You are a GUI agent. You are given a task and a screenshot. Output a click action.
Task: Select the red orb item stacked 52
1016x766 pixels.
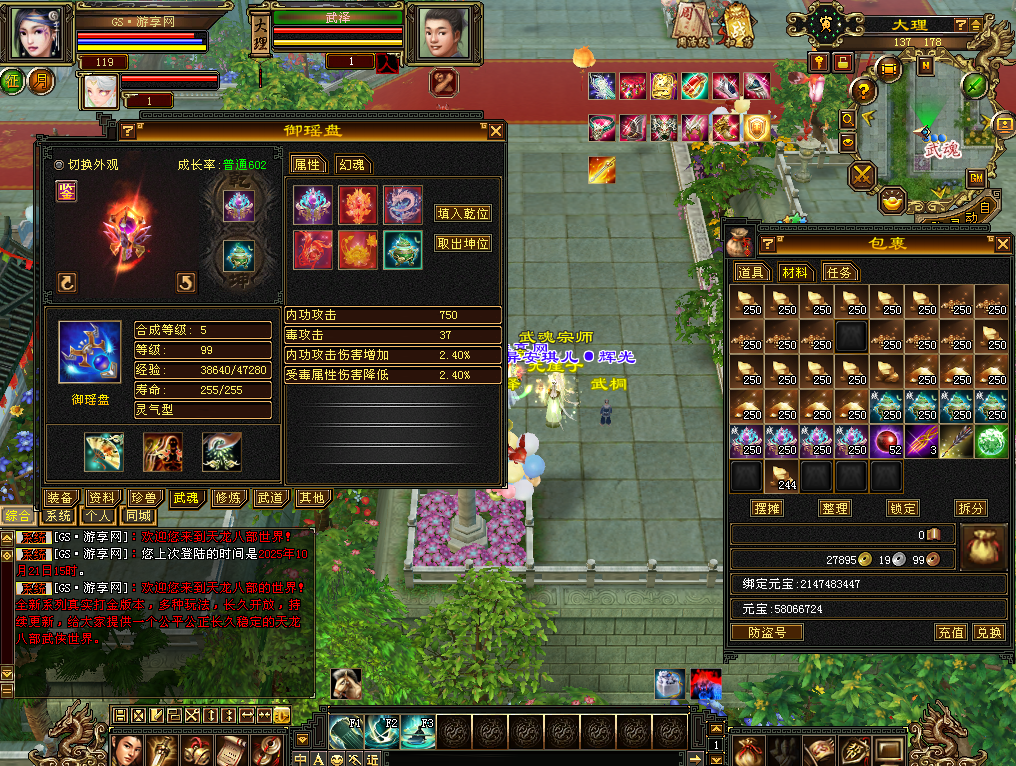[x=885, y=440]
